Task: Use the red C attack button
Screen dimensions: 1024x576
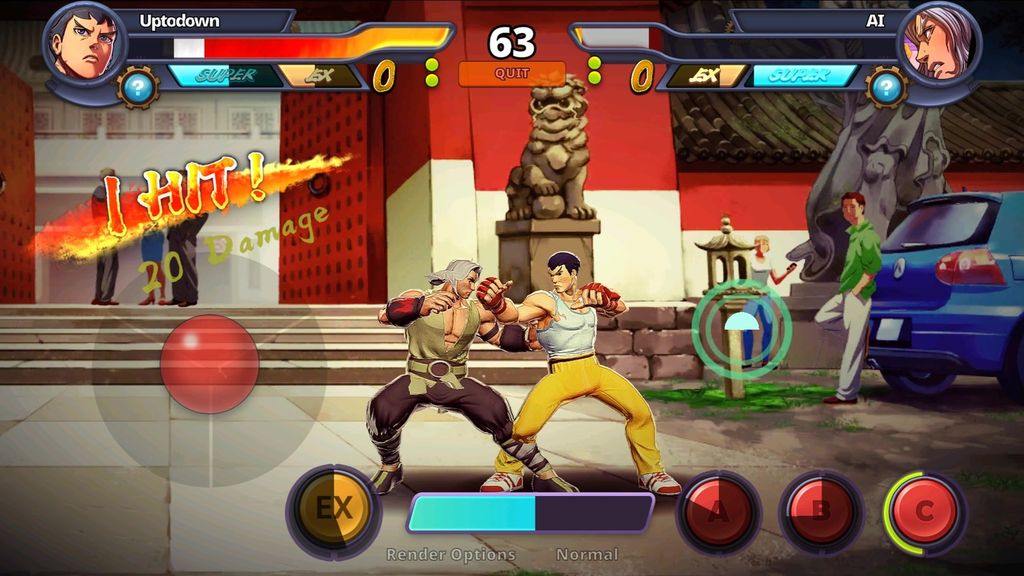Action: 924,512
